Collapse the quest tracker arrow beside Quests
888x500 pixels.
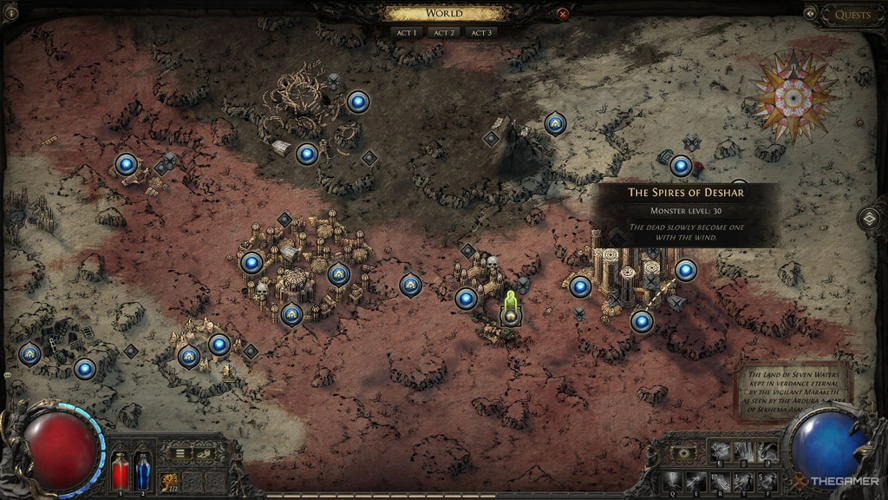coord(810,14)
